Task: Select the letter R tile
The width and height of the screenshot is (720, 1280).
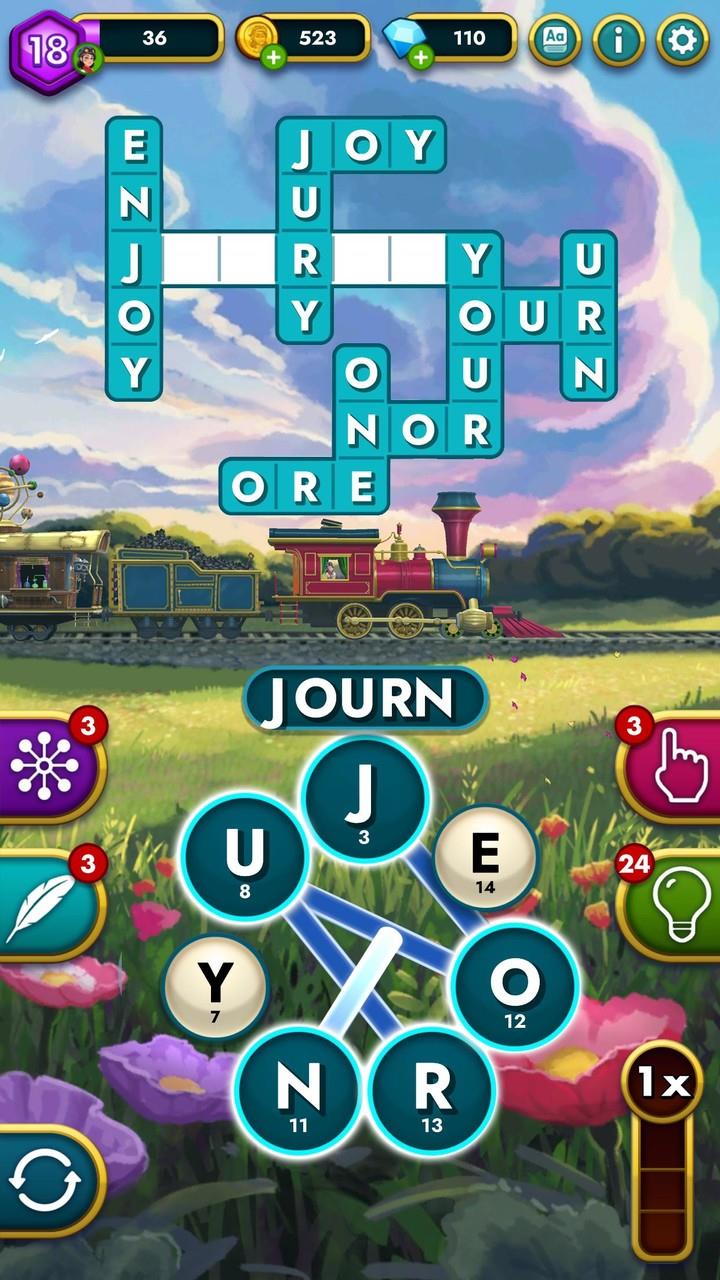Action: click(x=432, y=1089)
